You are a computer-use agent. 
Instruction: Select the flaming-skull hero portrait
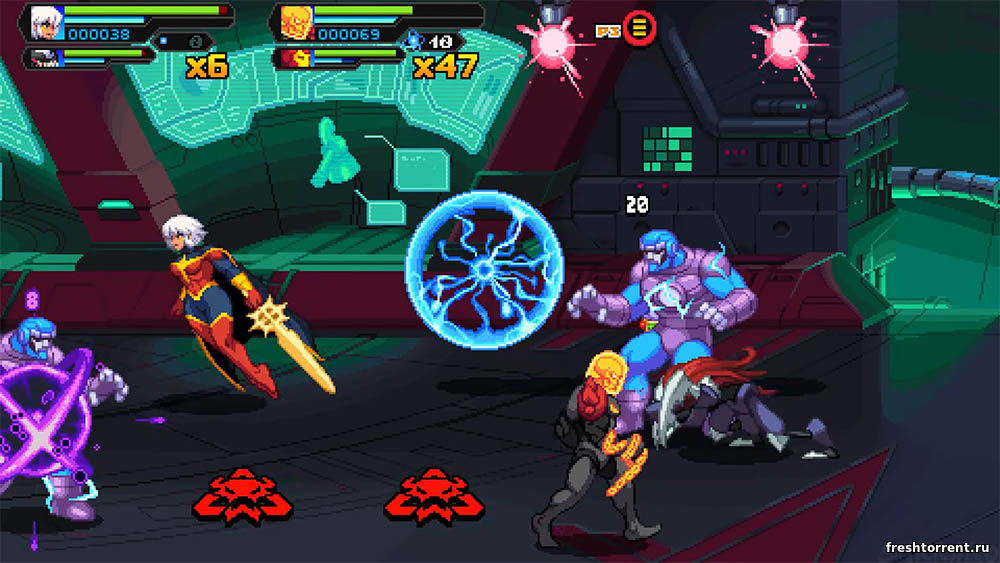pyautogui.click(x=294, y=21)
